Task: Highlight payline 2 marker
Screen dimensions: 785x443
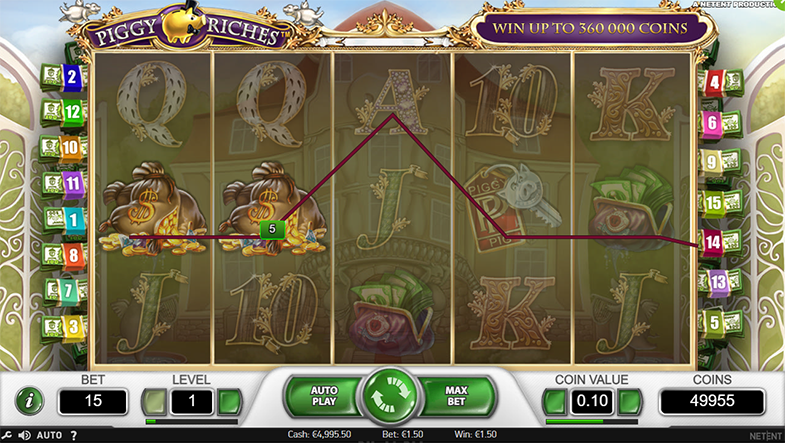Action: click(x=72, y=76)
